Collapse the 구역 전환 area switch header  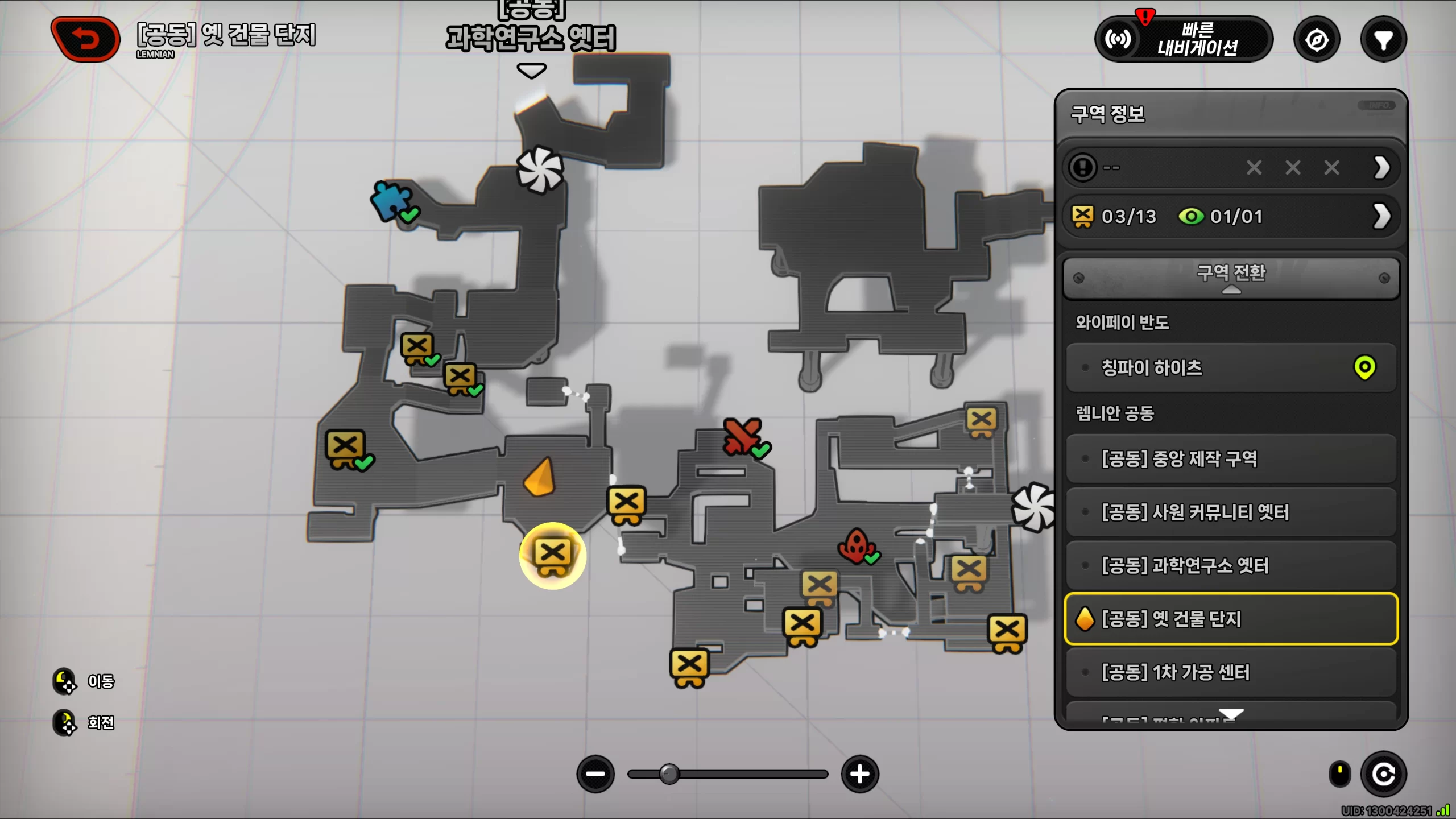[1231, 278]
